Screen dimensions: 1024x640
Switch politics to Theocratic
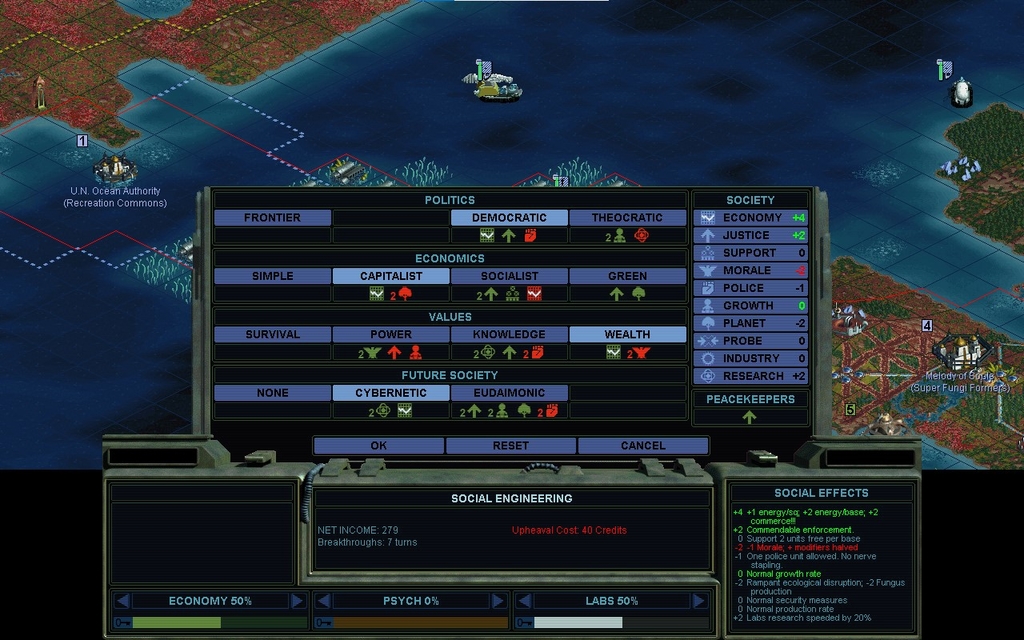point(627,218)
